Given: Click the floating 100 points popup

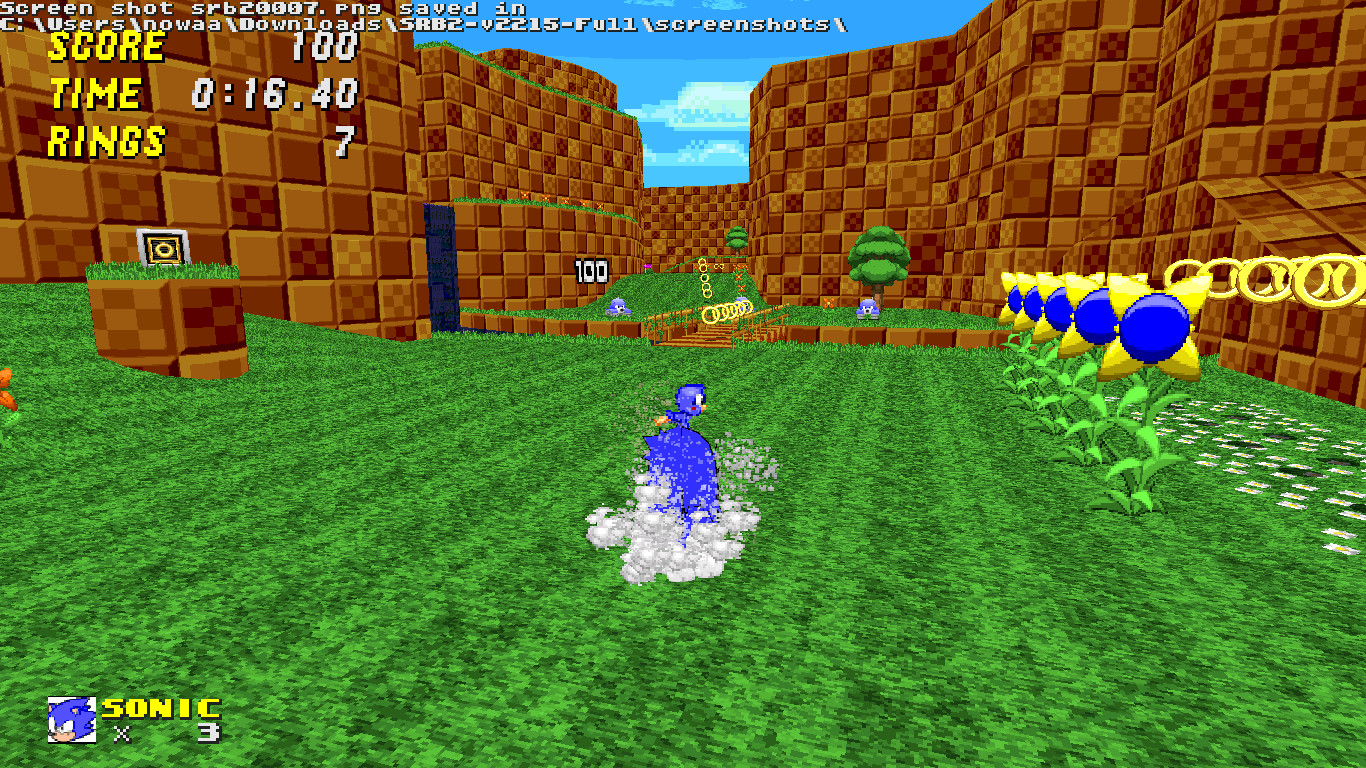Looking at the screenshot, I should click(590, 268).
